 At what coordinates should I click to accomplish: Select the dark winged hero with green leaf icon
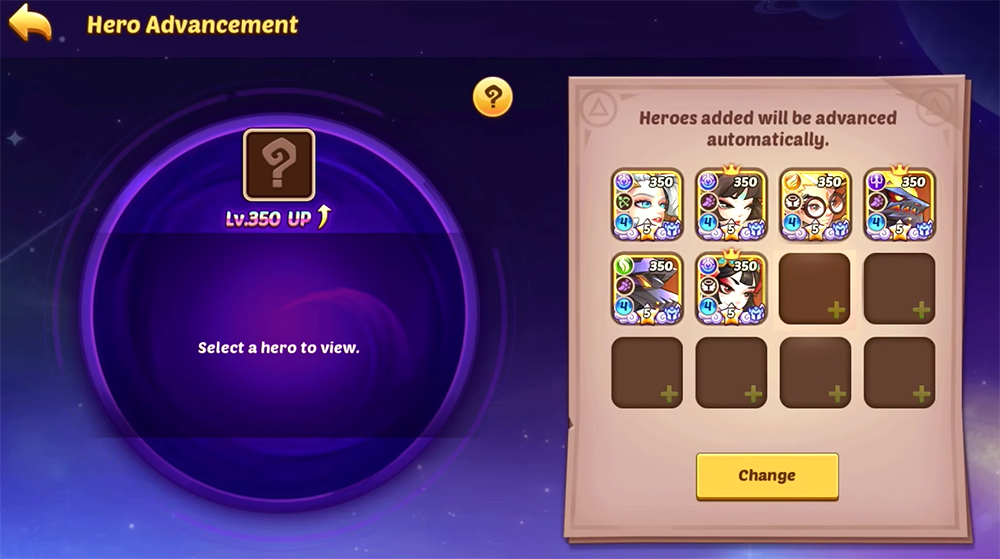point(647,289)
